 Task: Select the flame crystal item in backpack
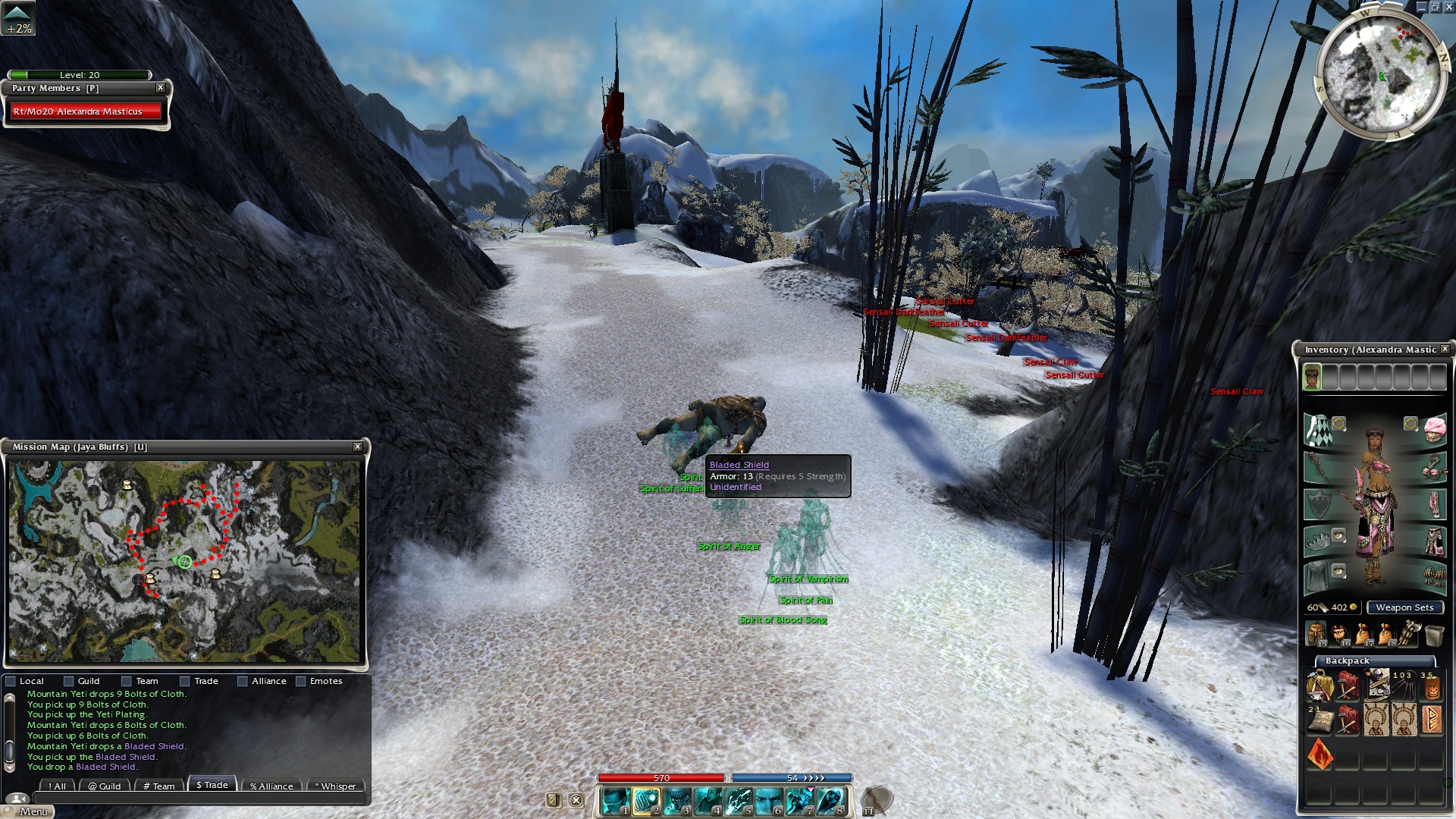point(1320,755)
